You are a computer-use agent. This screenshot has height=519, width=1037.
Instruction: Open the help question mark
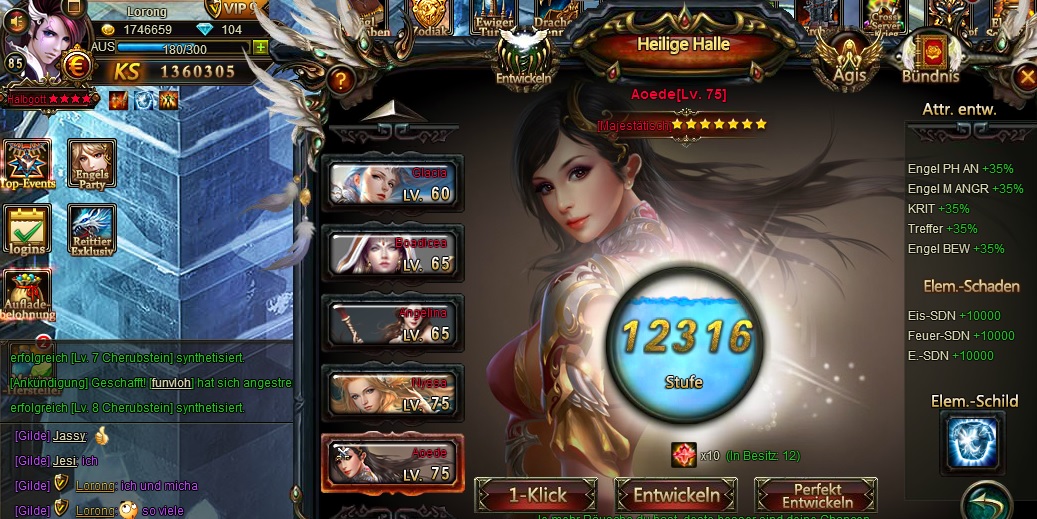tap(341, 80)
